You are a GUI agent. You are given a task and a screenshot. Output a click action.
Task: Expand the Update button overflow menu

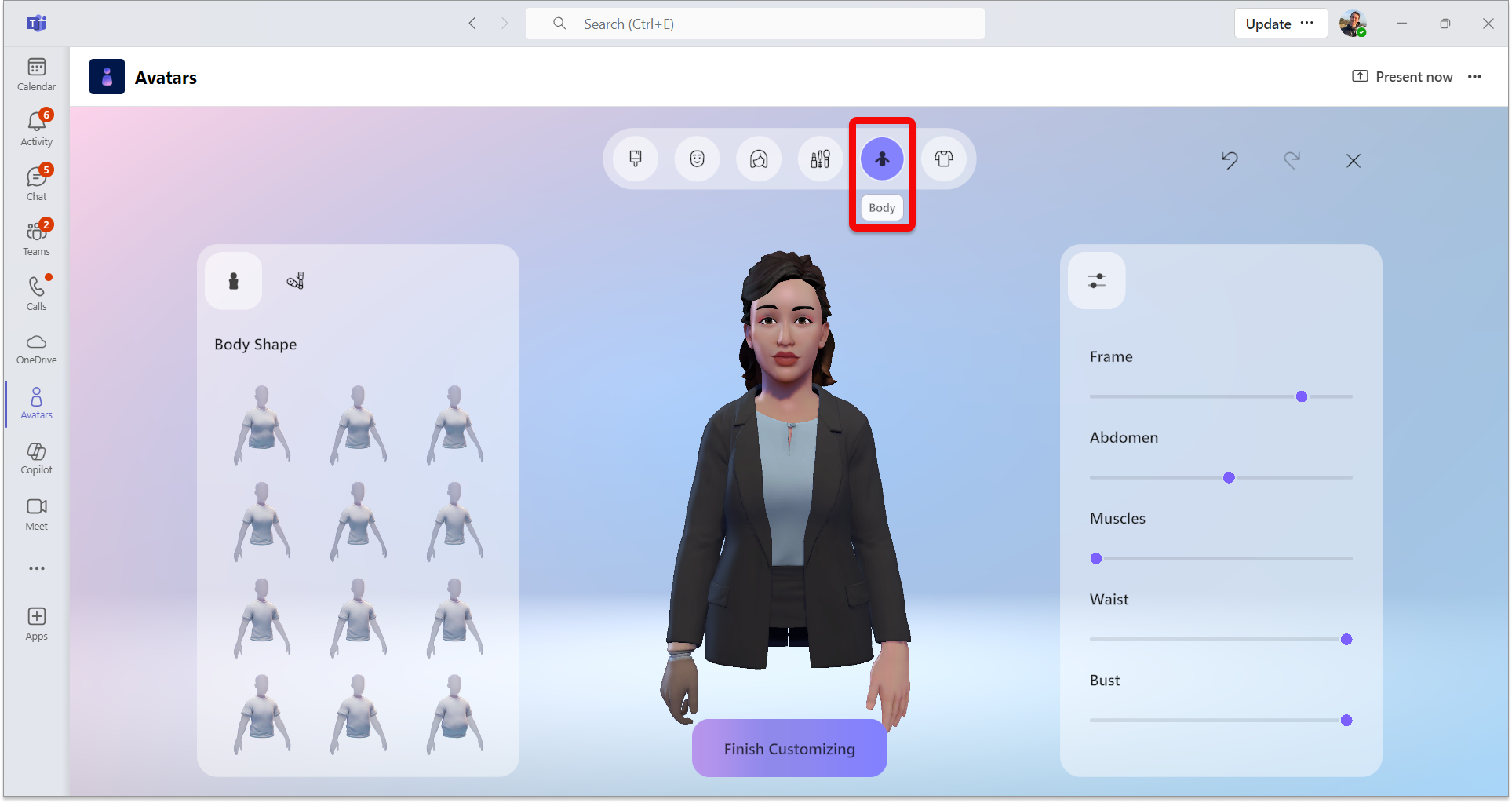click(1306, 23)
